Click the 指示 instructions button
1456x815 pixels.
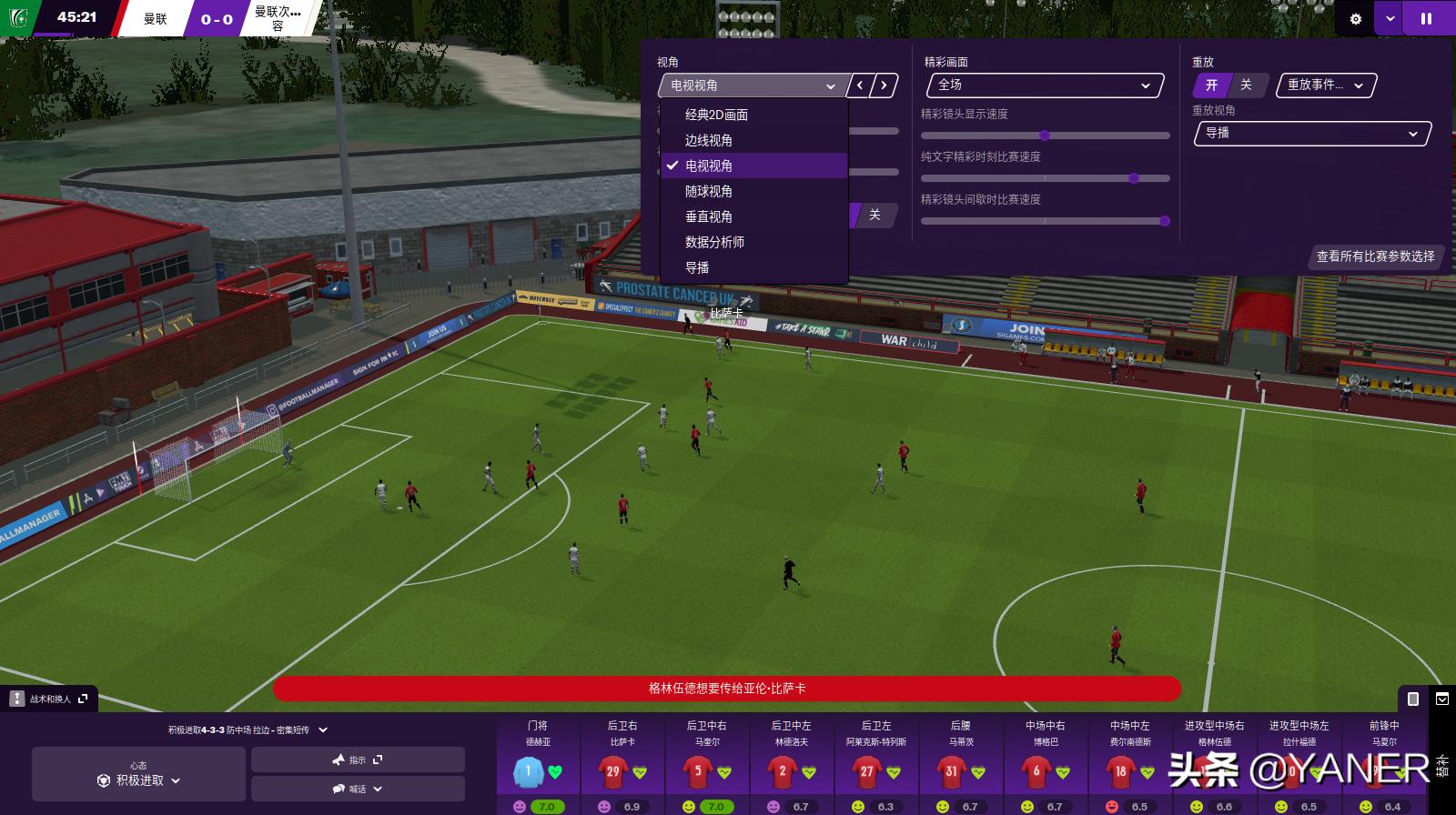[358, 760]
